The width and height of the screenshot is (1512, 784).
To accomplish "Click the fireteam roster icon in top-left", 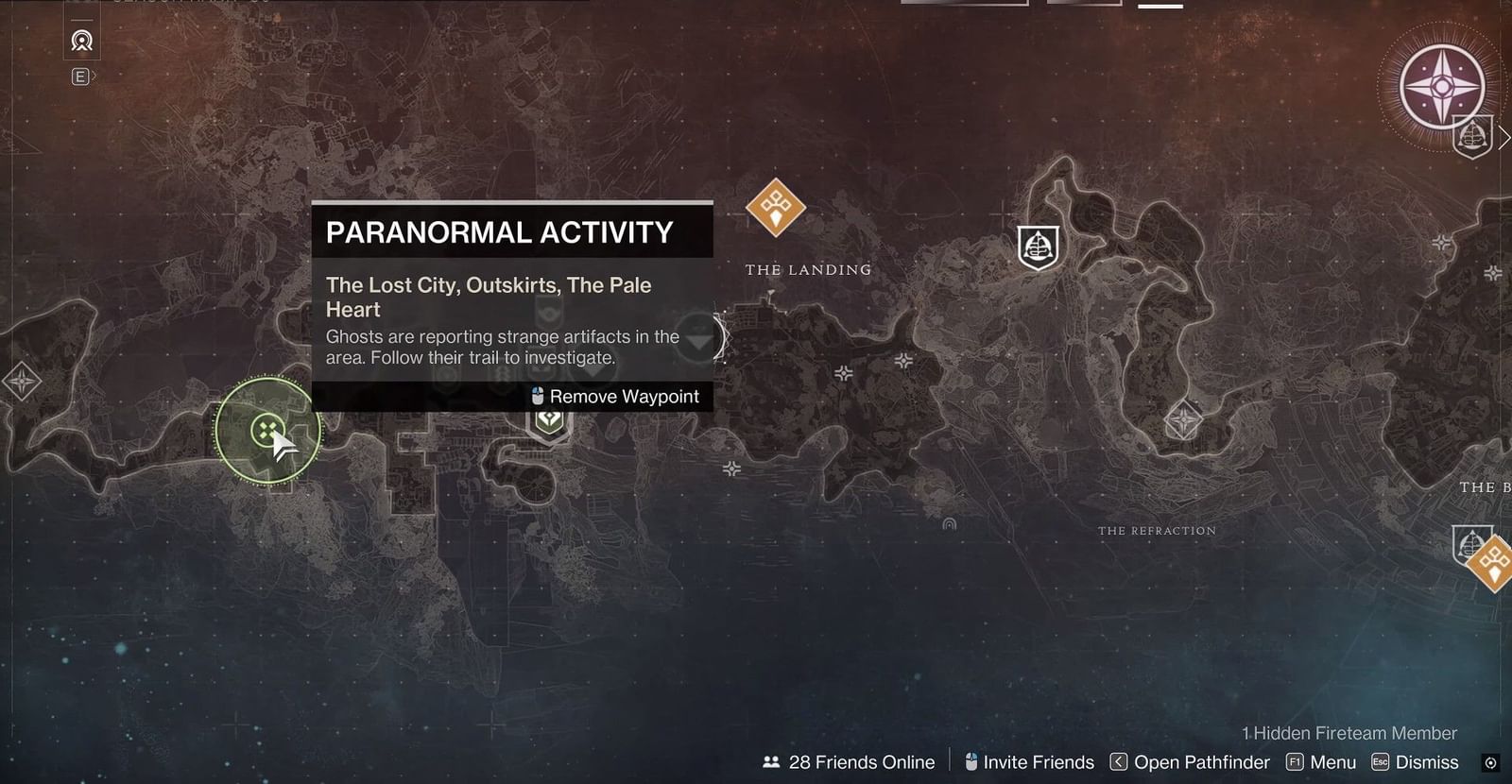I will pos(81,42).
